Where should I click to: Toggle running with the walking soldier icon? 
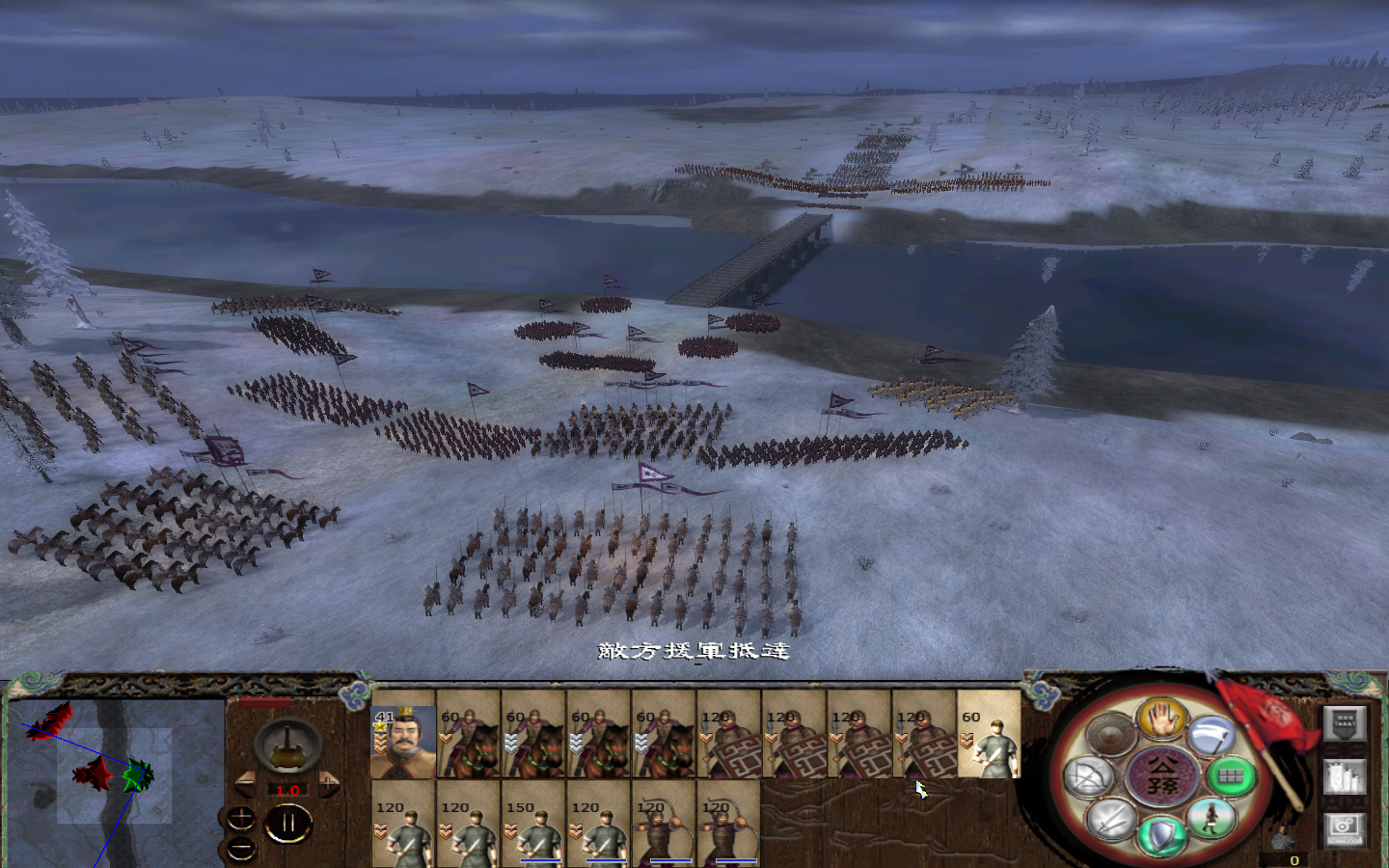click(1211, 818)
